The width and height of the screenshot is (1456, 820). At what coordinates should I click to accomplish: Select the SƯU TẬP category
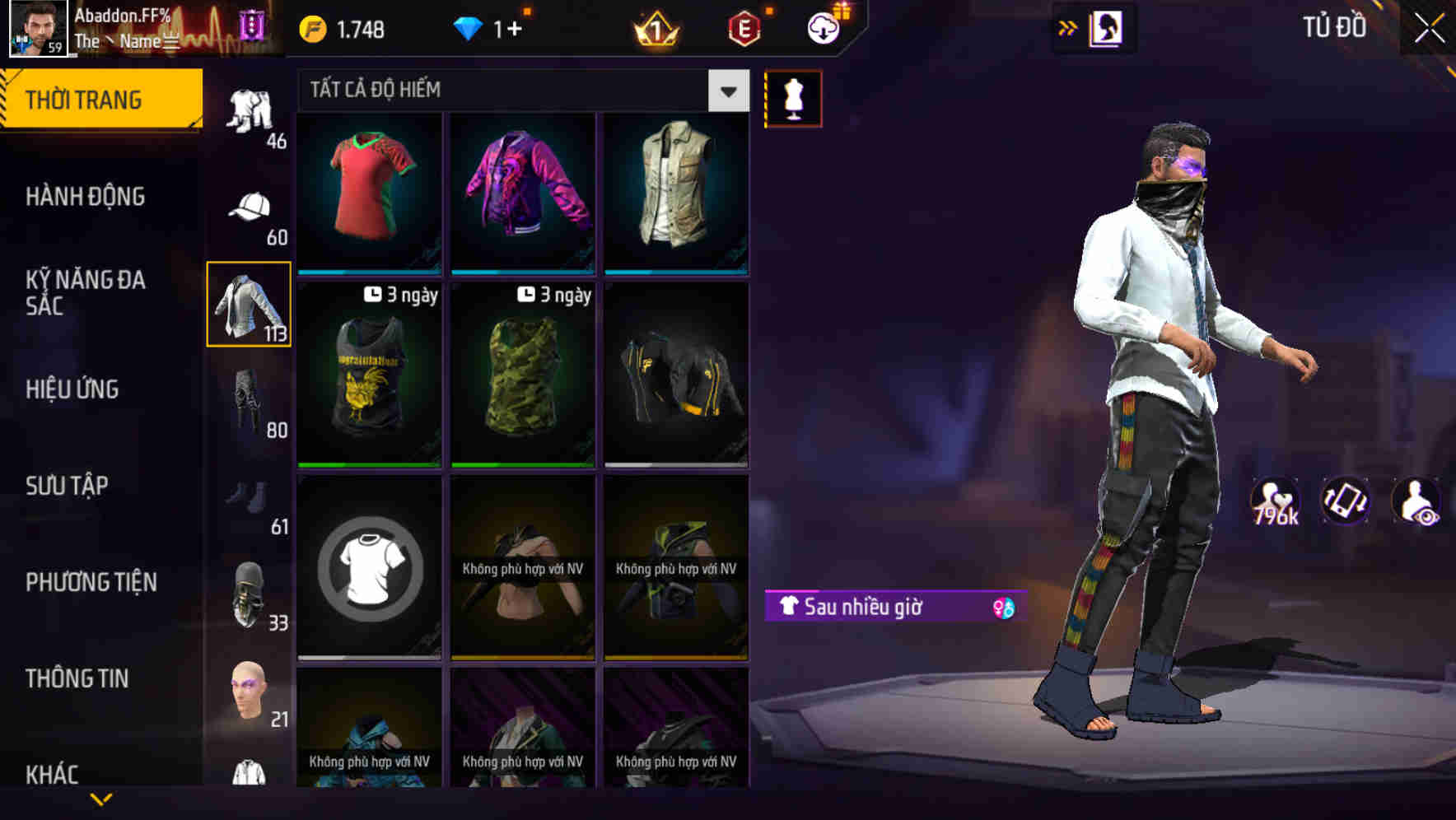click(x=66, y=486)
